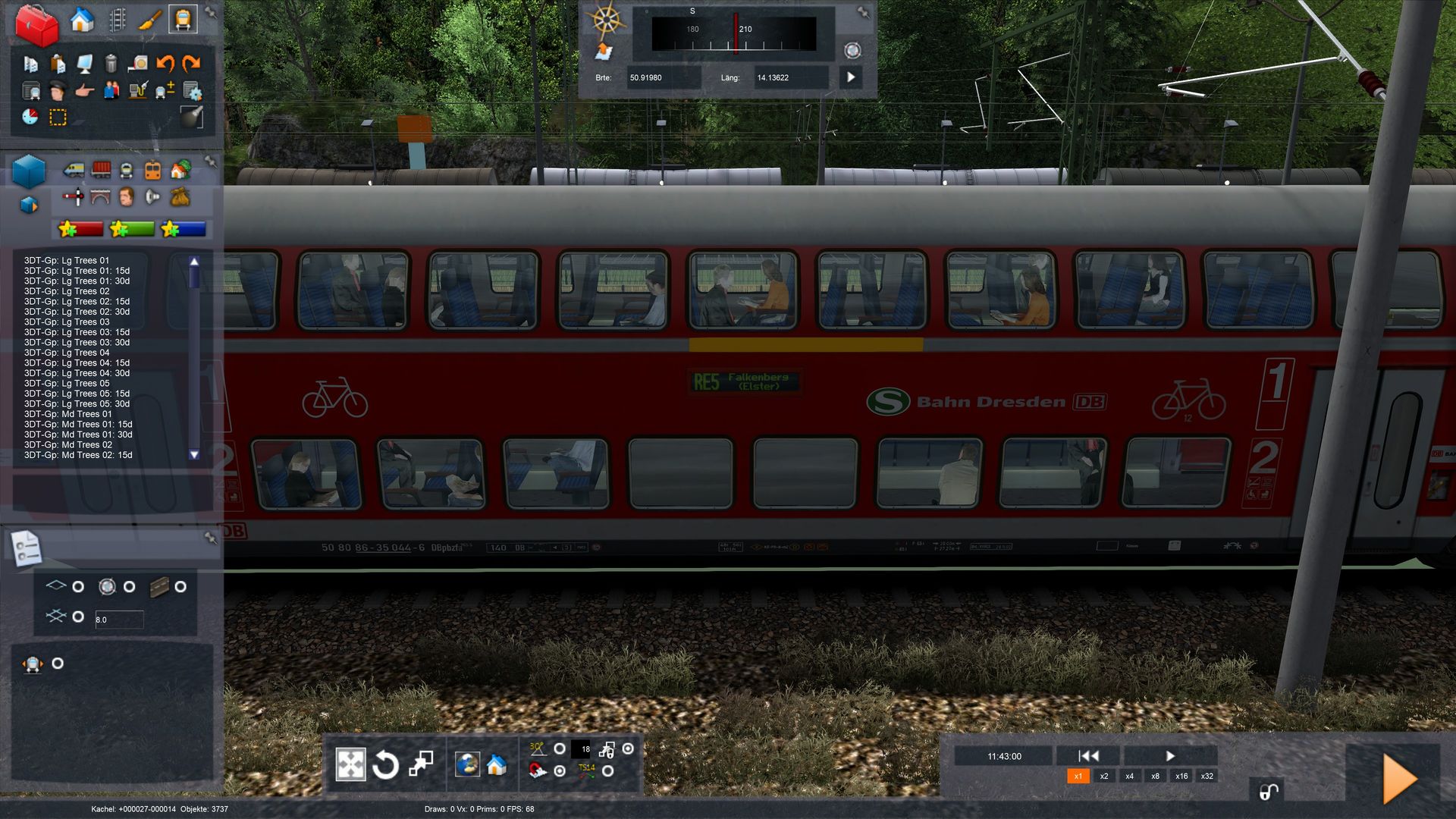The width and height of the screenshot is (1456, 819).
Task: Start the scenario with the large orange play arrow
Action: (x=1399, y=779)
